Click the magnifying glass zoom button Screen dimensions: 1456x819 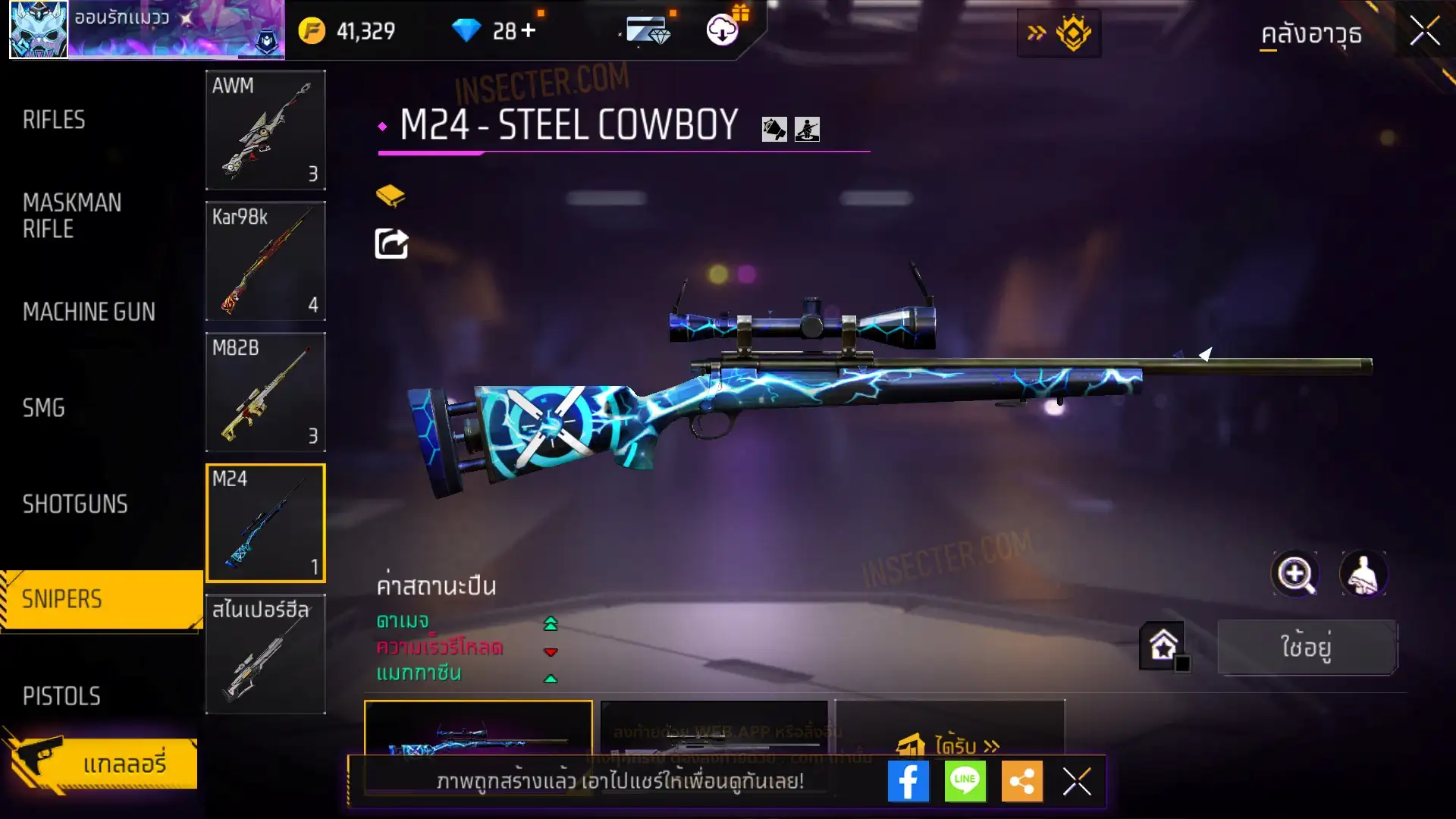[x=1294, y=574]
